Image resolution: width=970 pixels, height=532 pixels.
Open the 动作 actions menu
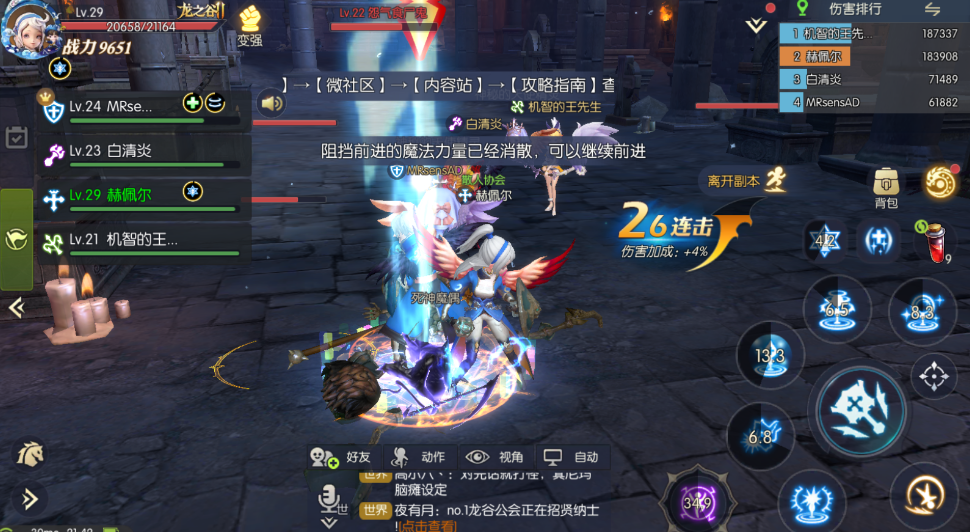click(x=419, y=456)
